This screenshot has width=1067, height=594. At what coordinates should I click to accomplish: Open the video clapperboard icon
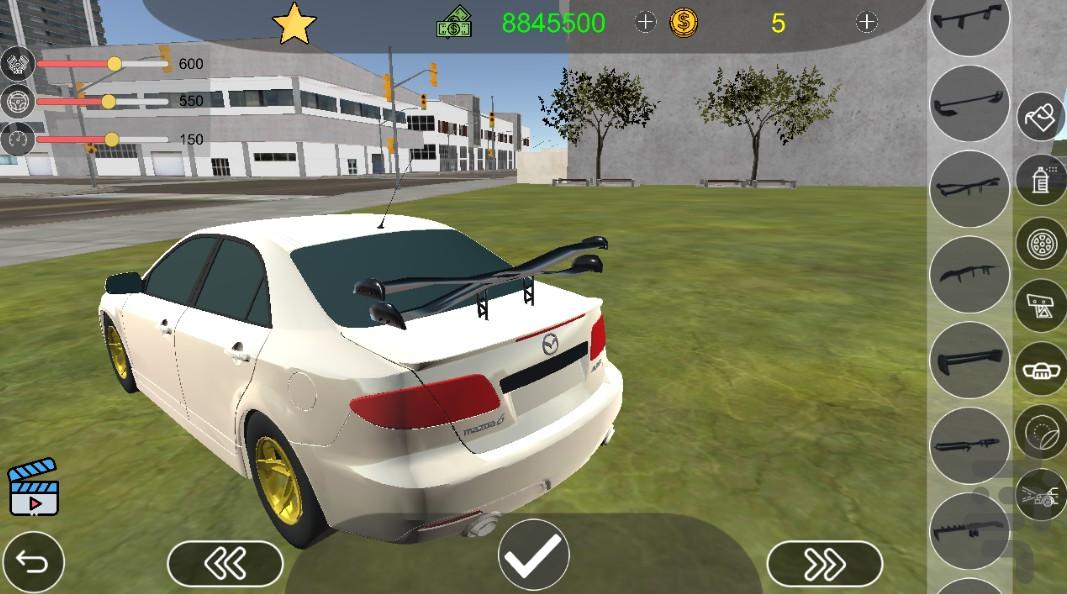click(x=33, y=490)
